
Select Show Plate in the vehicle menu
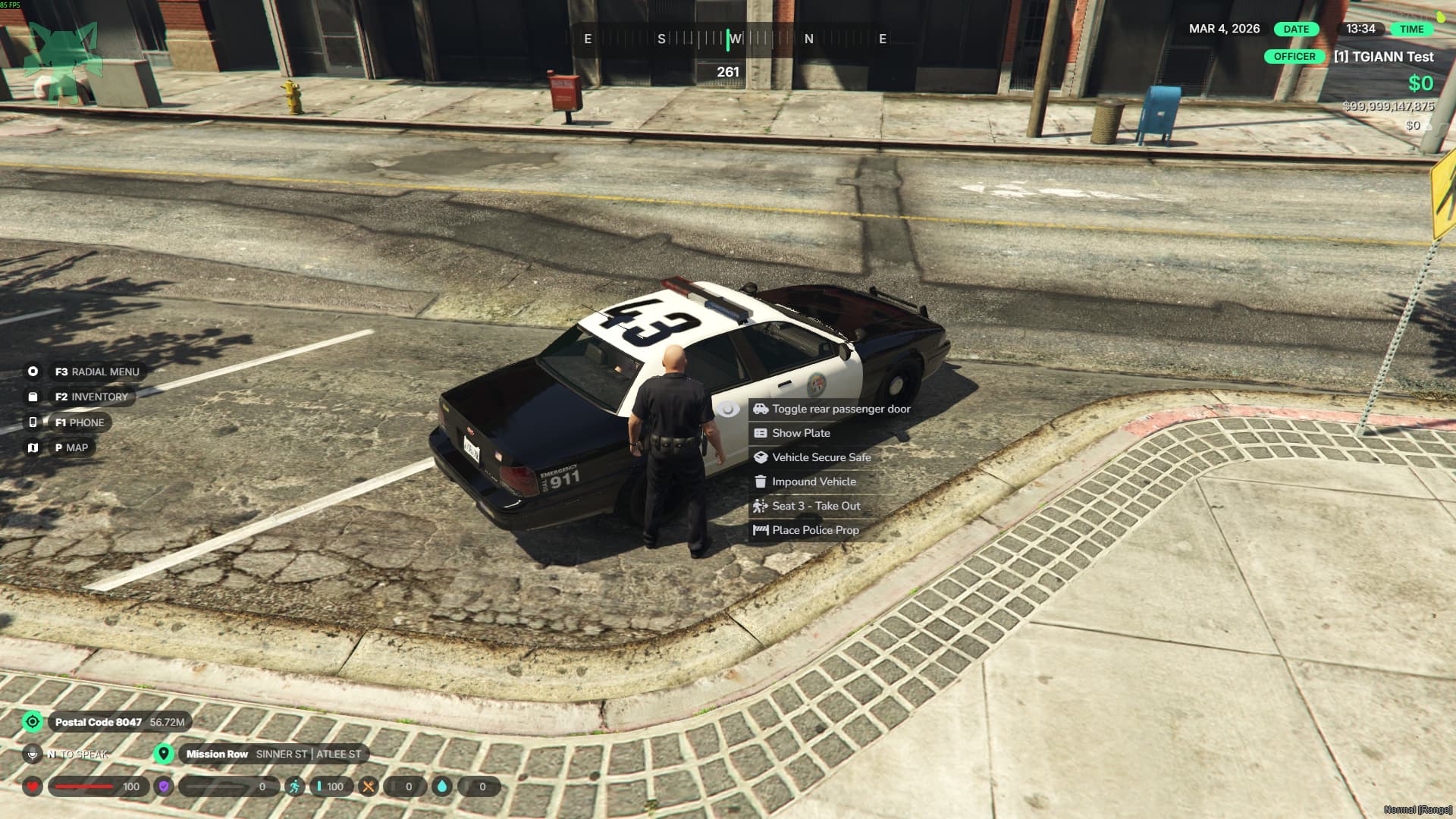pos(801,433)
